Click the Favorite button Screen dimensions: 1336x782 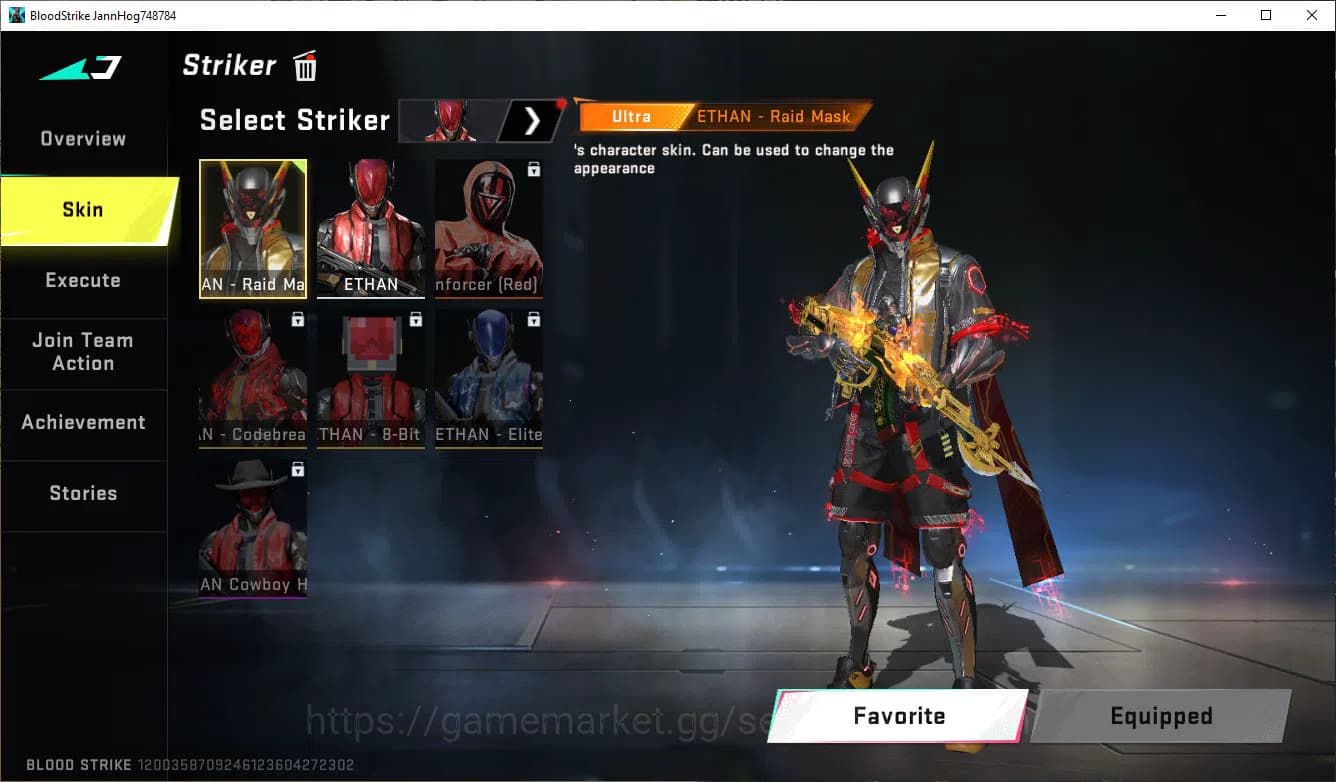(897, 716)
